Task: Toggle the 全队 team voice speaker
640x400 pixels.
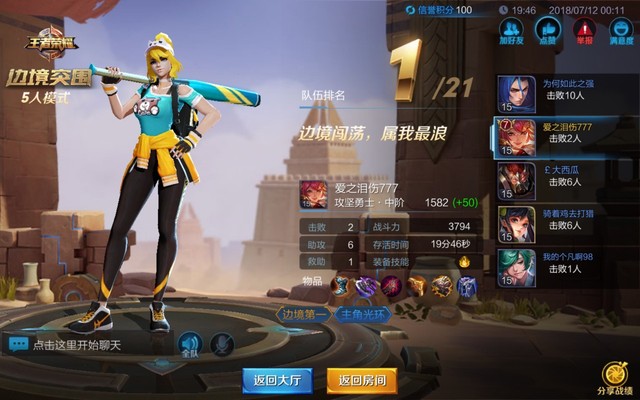Action: (190, 344)
